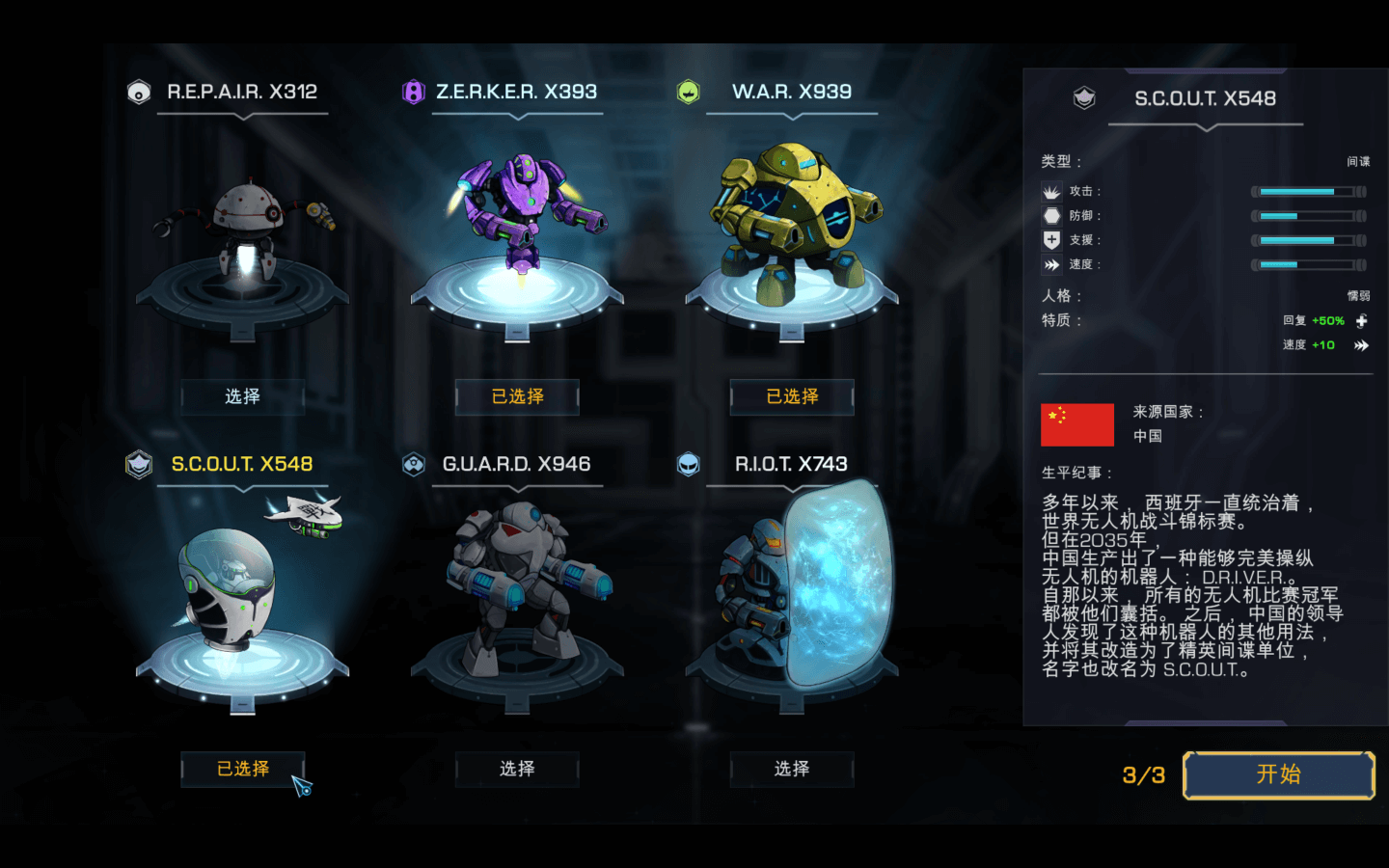Toggle the 已选择 button under W.A.R. X939

(792, 396)
